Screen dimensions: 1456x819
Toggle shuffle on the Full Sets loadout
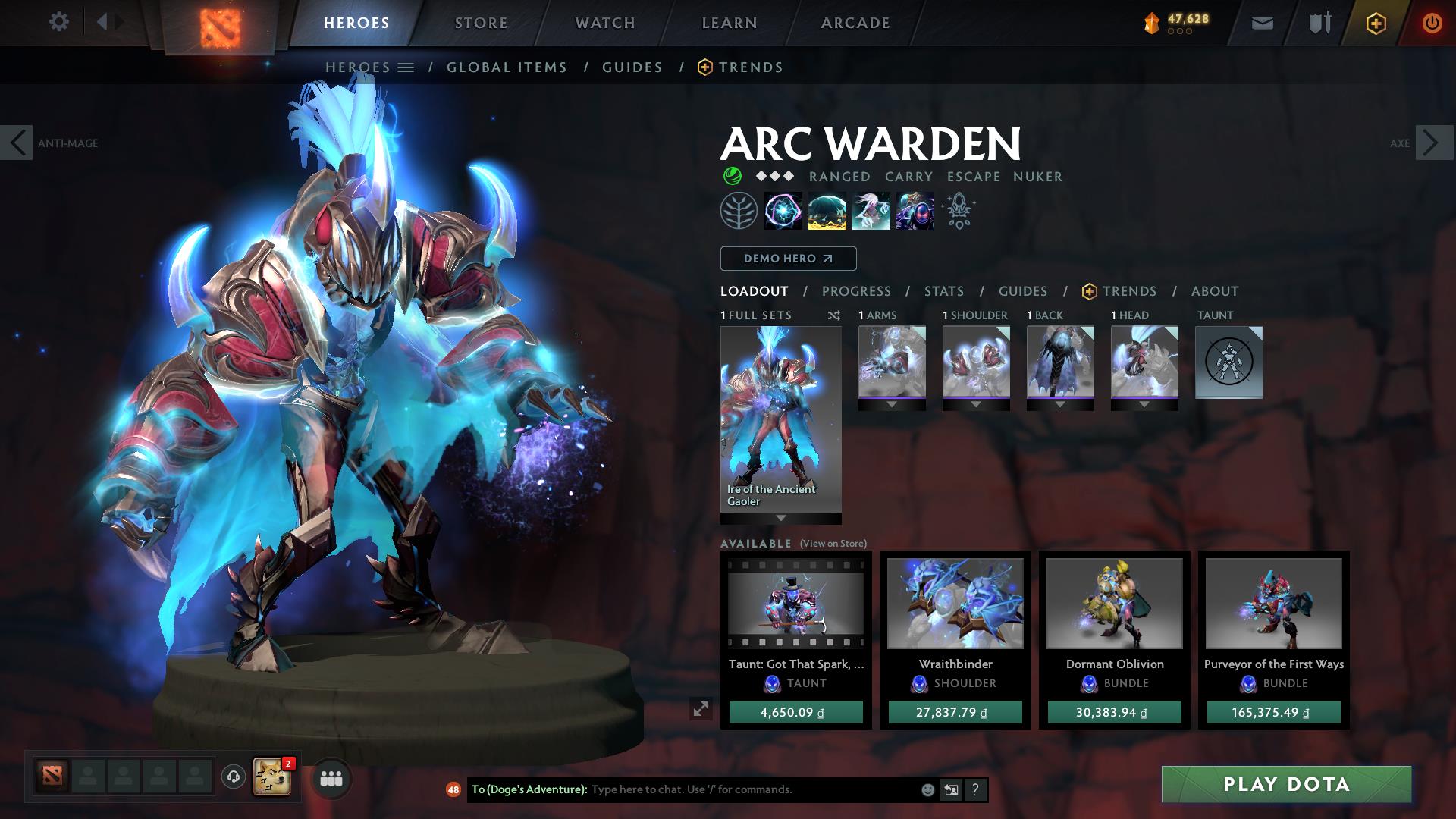click(833, 315)
